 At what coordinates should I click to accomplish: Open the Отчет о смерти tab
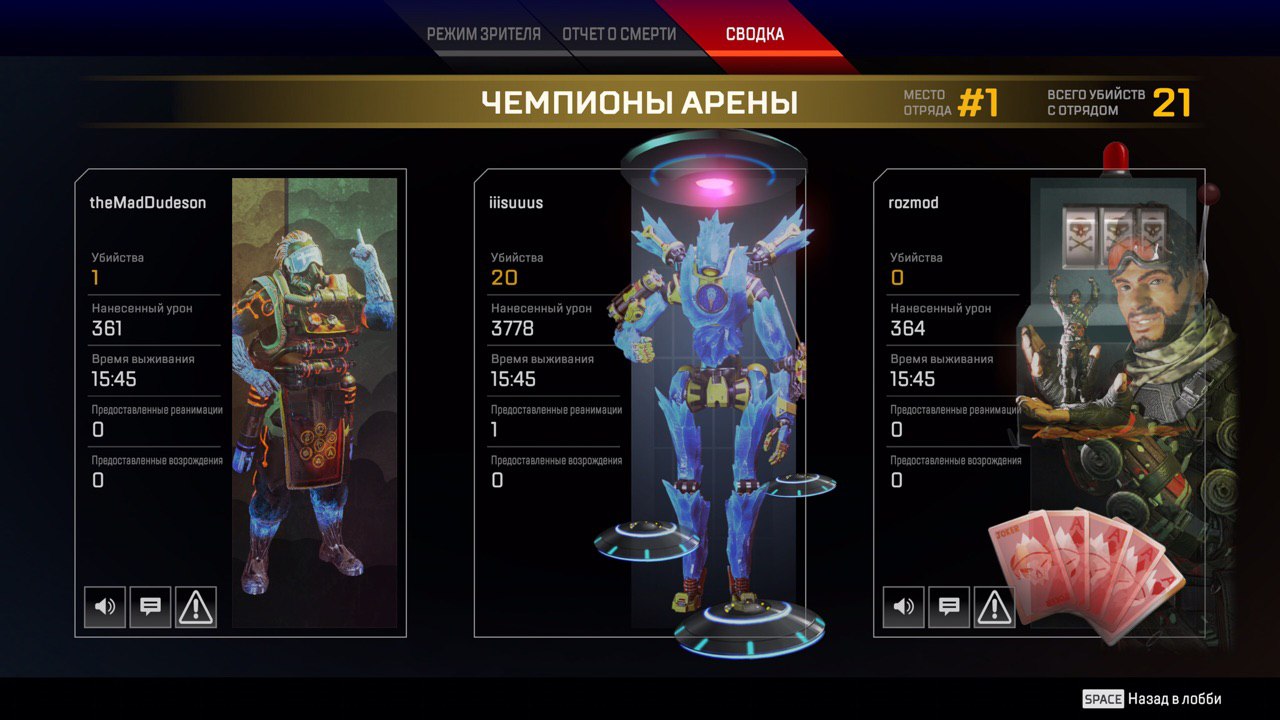[619, 35]
